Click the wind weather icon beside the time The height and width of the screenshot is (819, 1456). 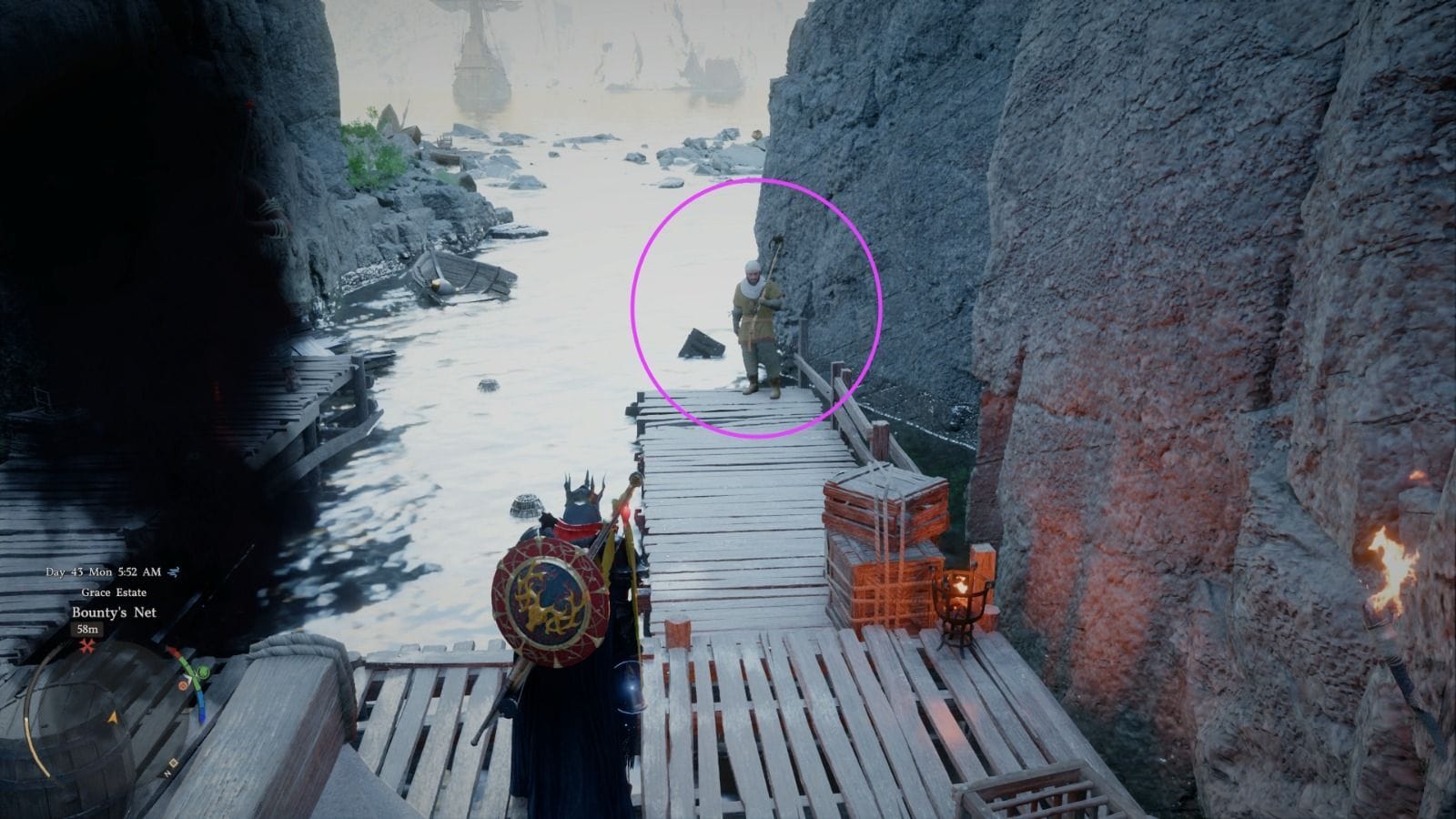[x=174, y=571]
